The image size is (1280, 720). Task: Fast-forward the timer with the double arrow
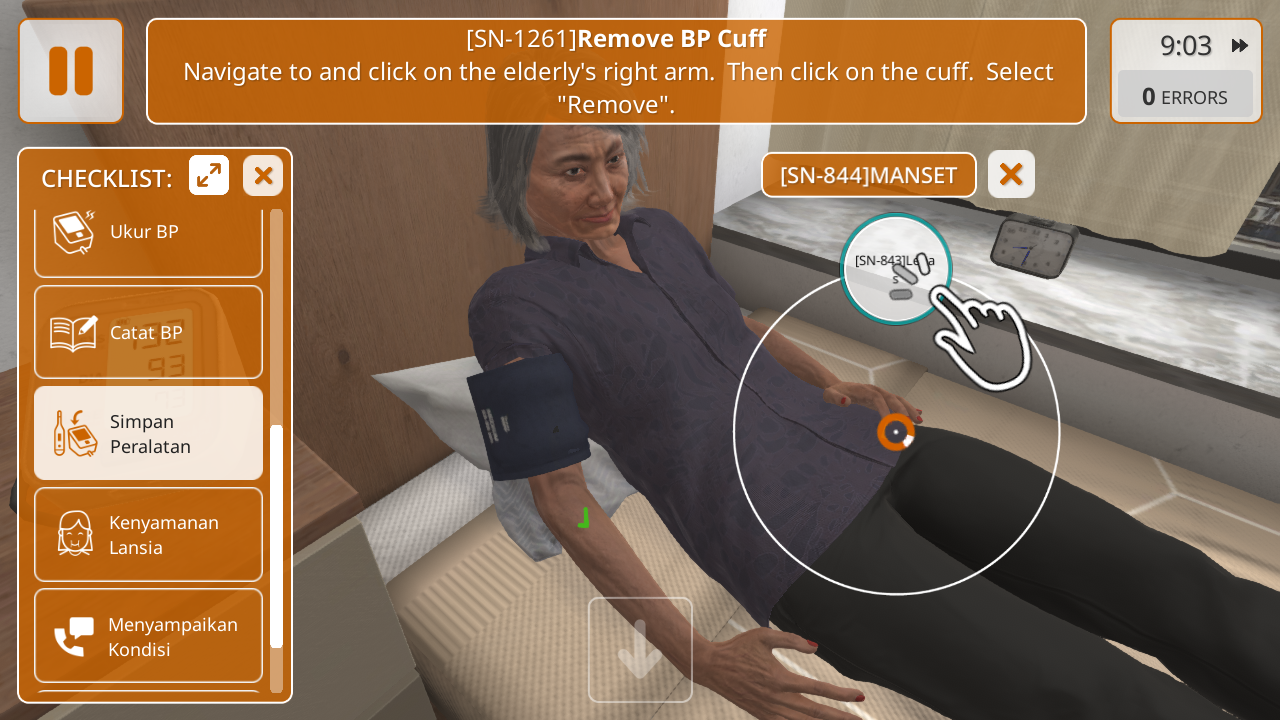1240,46
